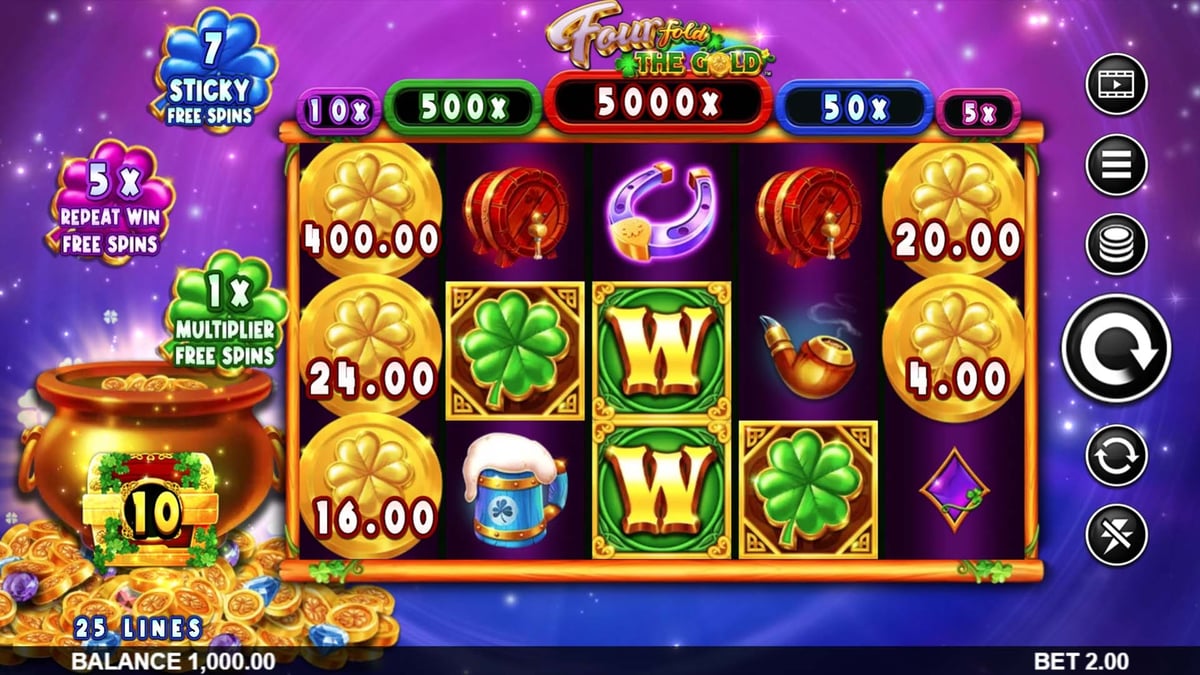Open the bet coin stack settings
This screenshot has width=1200, height=675.
pyautogui.click(x=1115, y=244)
